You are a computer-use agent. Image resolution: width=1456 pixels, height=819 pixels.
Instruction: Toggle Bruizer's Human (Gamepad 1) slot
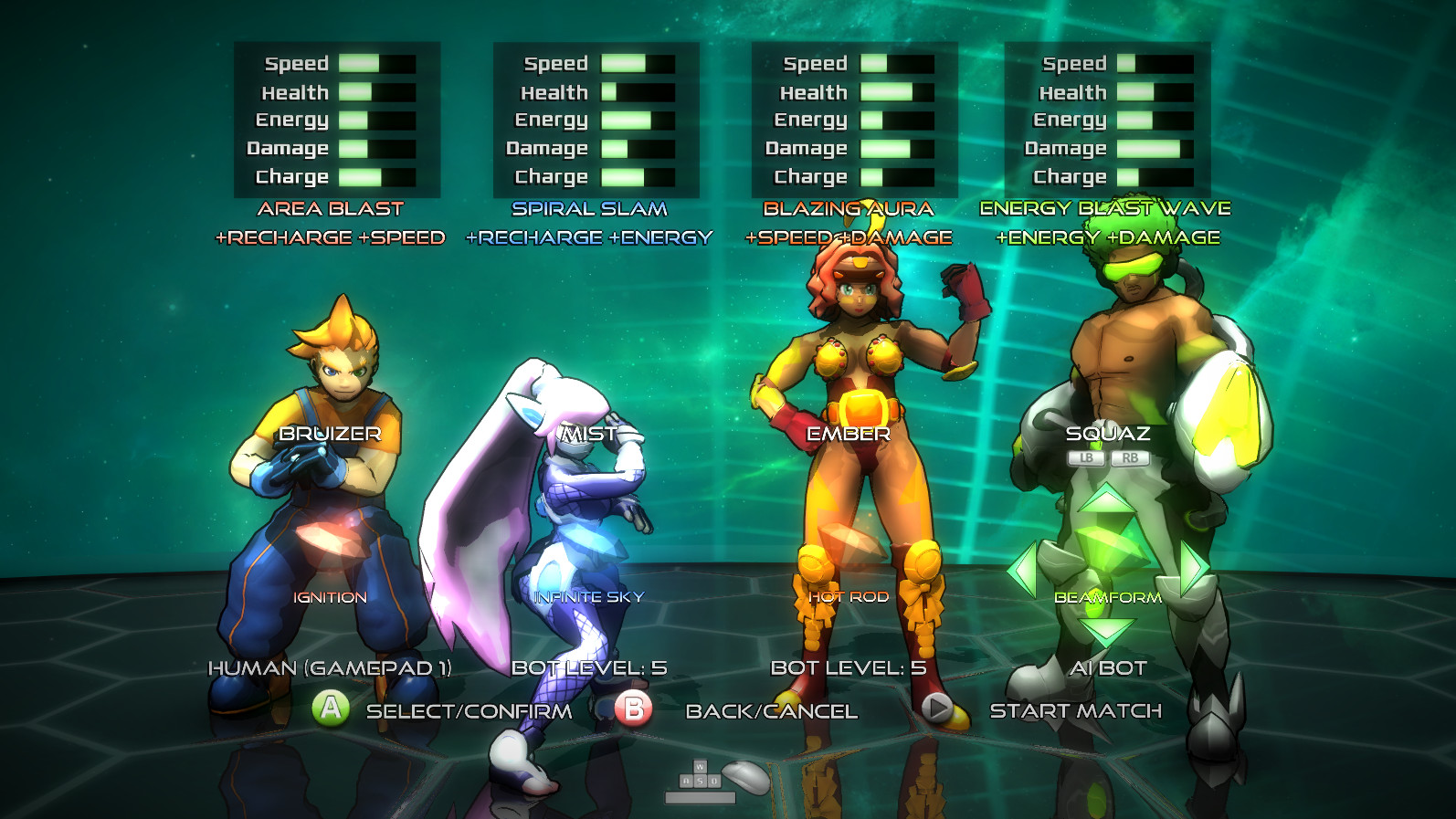pos(331,668)
